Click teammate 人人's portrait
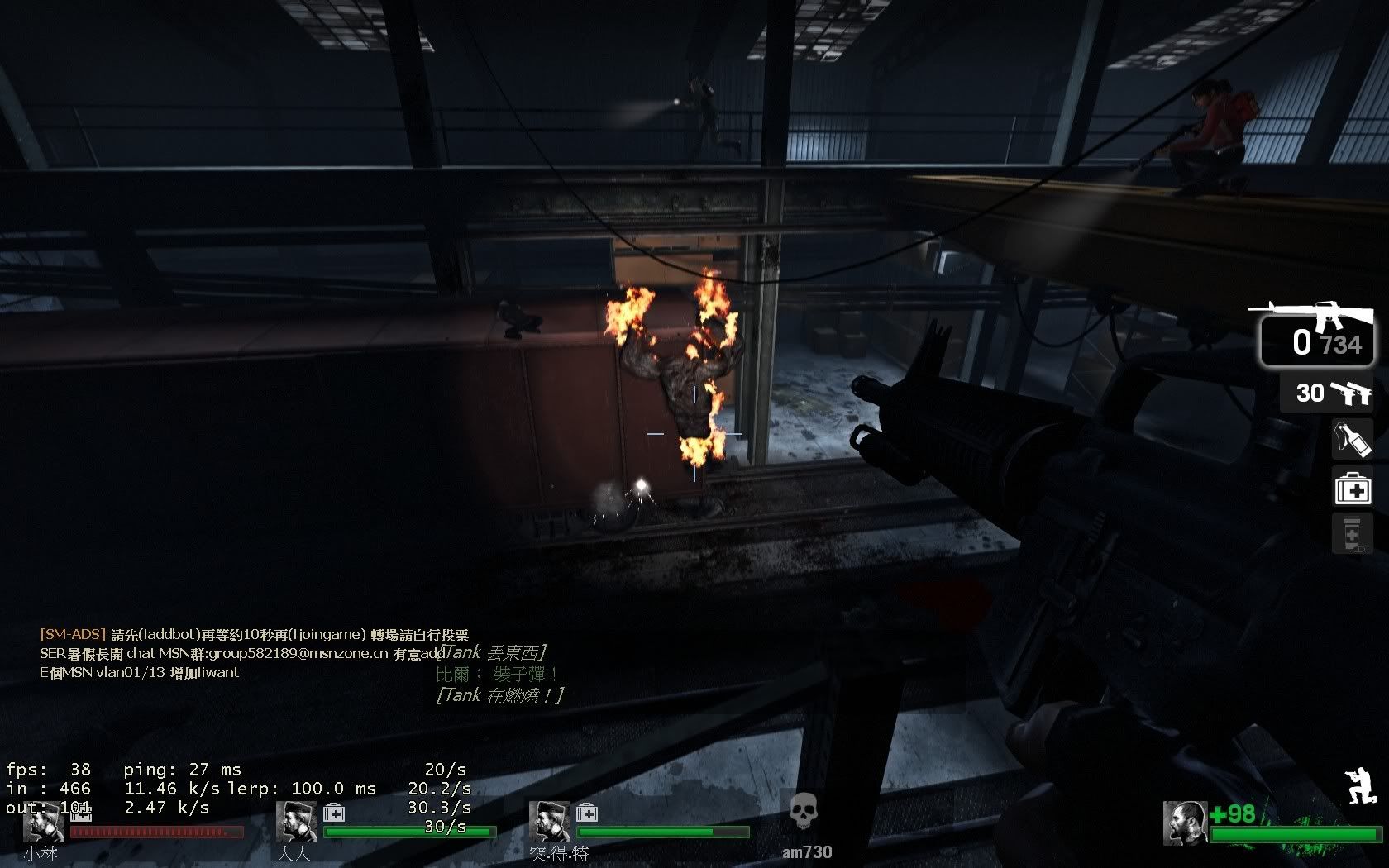 point(297,823)
